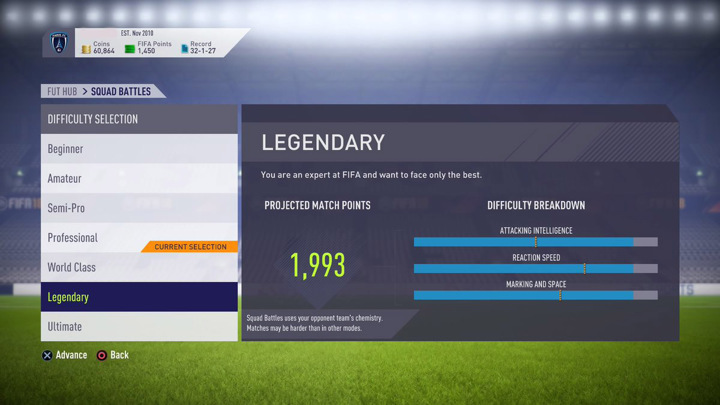Choose Amateur difficulty level

pos(138,178)
